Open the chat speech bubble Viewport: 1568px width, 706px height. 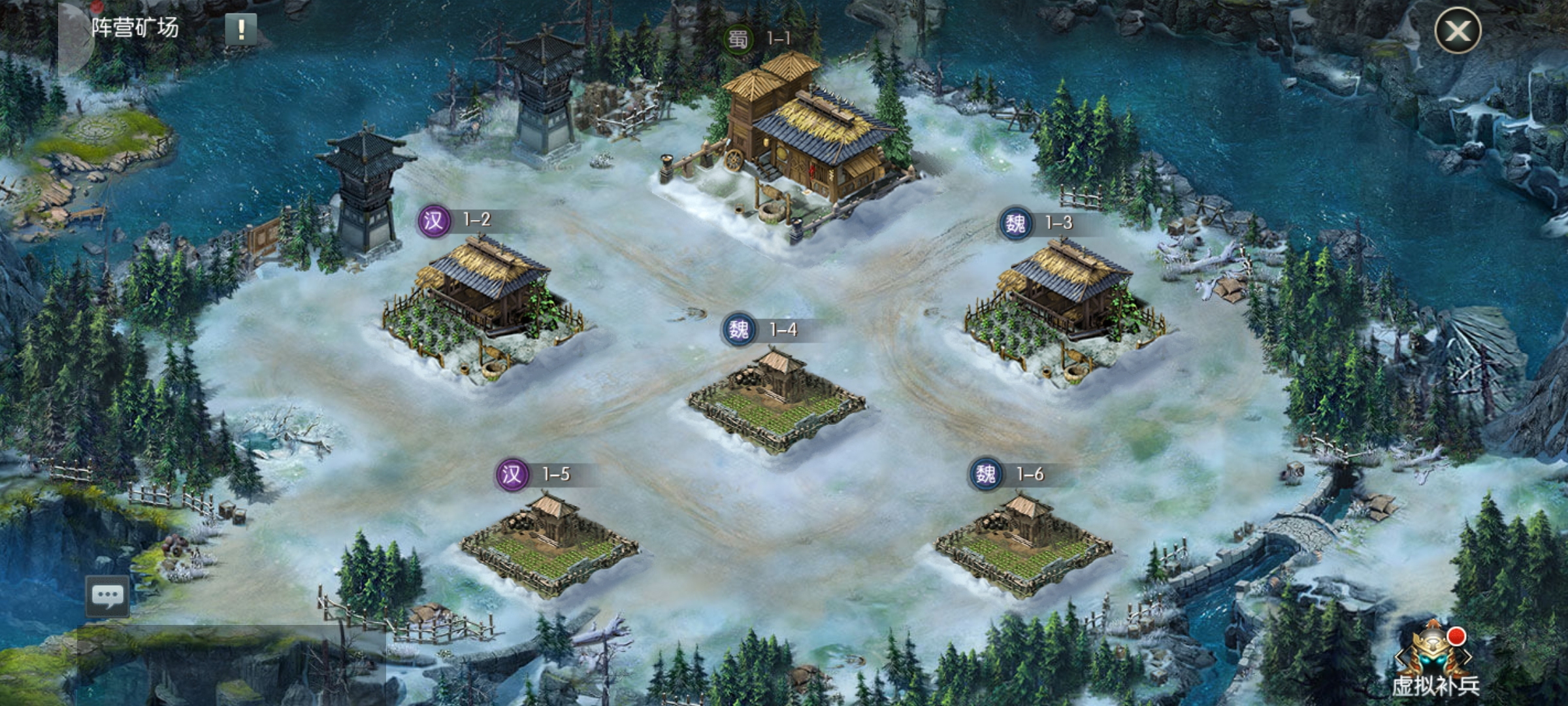click(x=108, y=596)
